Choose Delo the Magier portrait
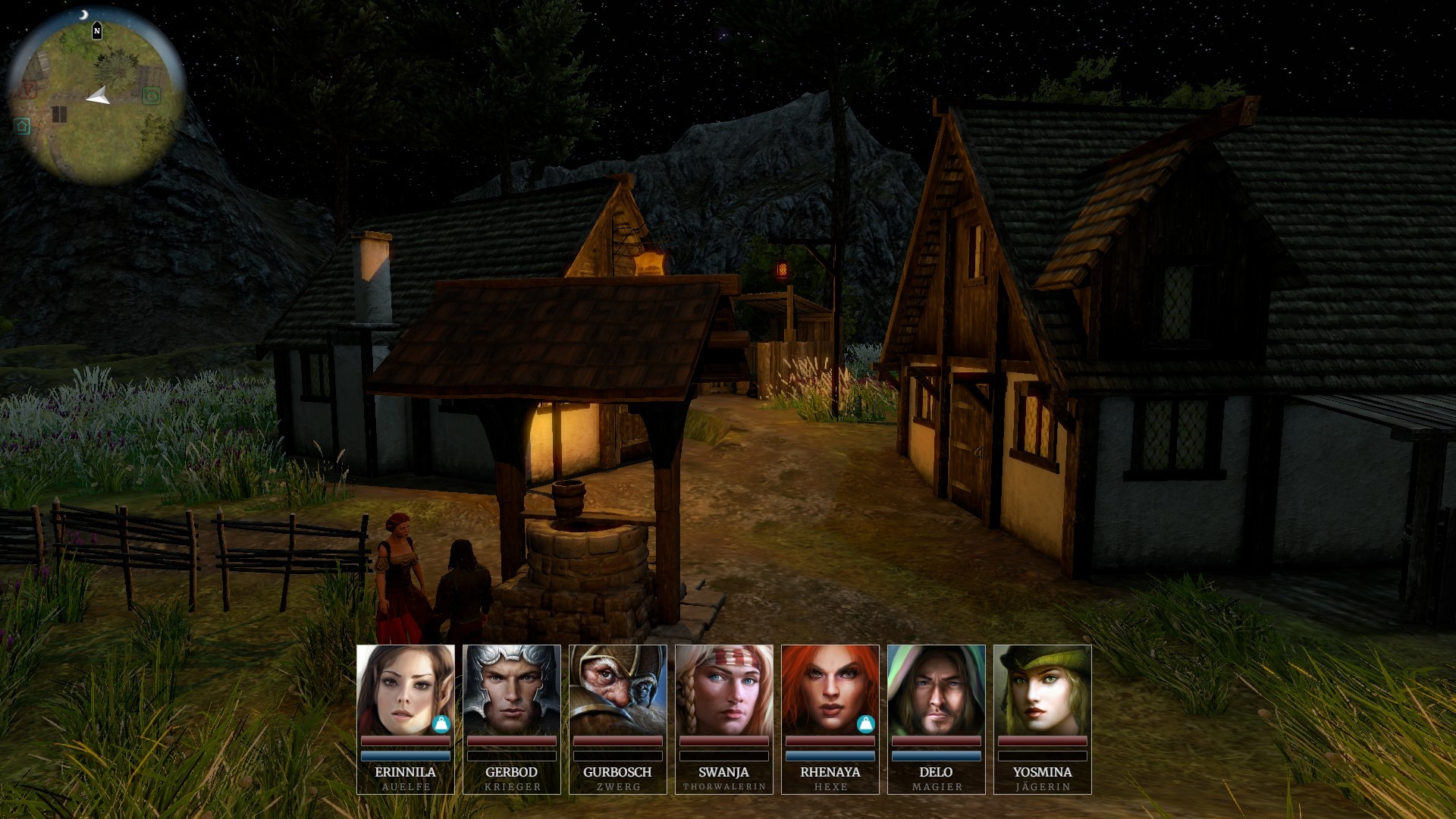Viewport: 1456px width, 819px height. pyautogui.click(x=936, y=690)
